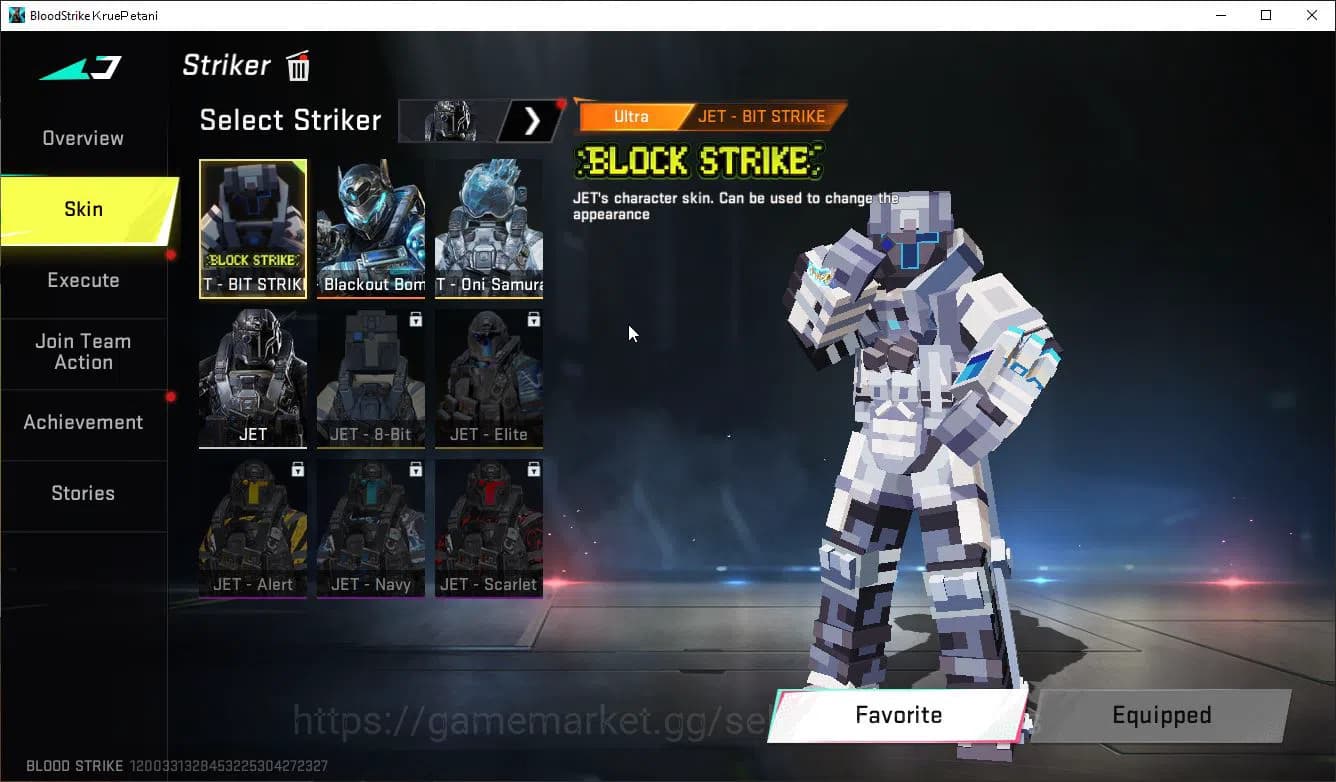The width and height of the screenshot is (1336, 782).
Task: Mark this skin as Favorite
Action: coord(897,715)
